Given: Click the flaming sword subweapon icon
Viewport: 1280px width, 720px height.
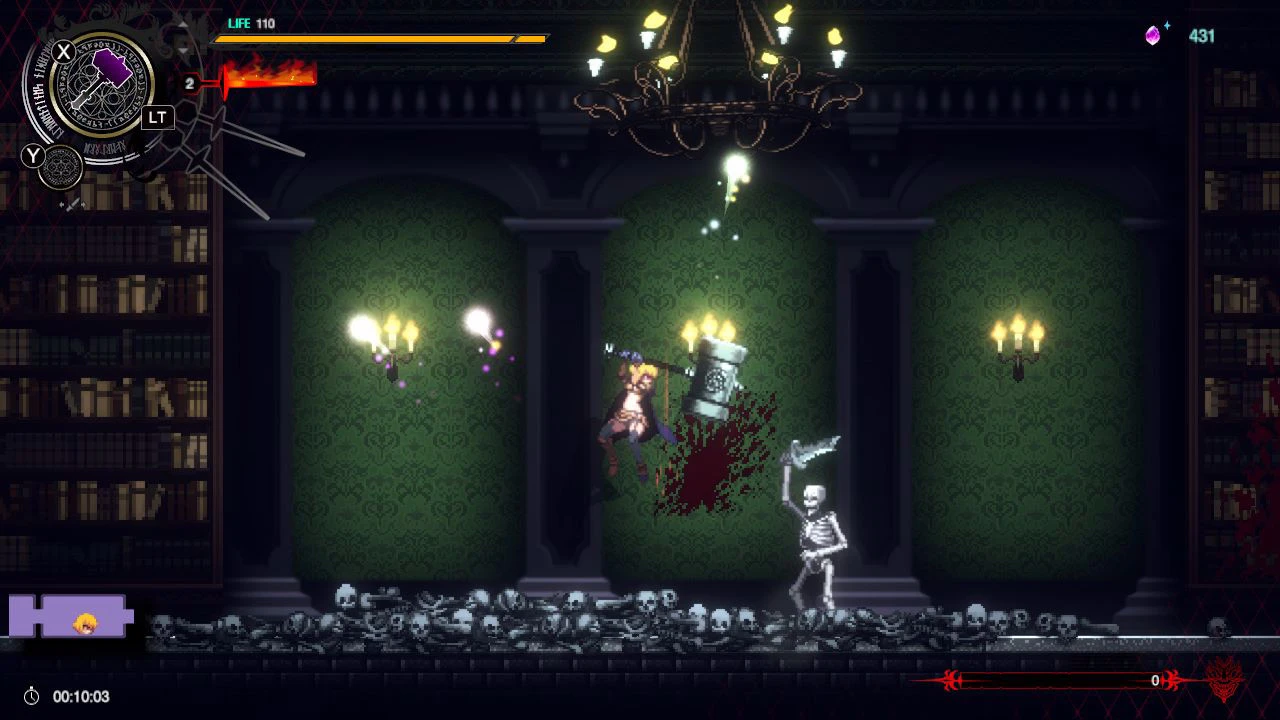Looking at the screenshot, I should pos(270,75).
